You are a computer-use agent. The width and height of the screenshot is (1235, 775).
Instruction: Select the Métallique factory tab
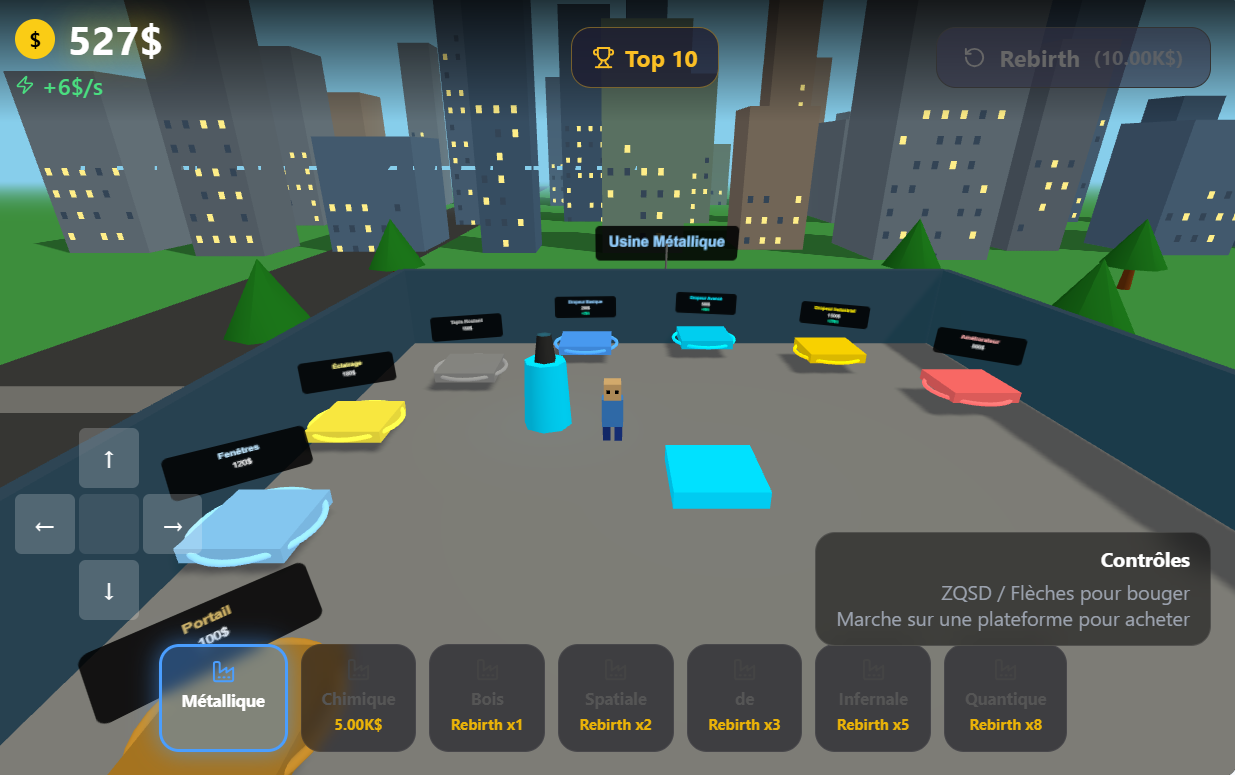(x=223, y=698)
